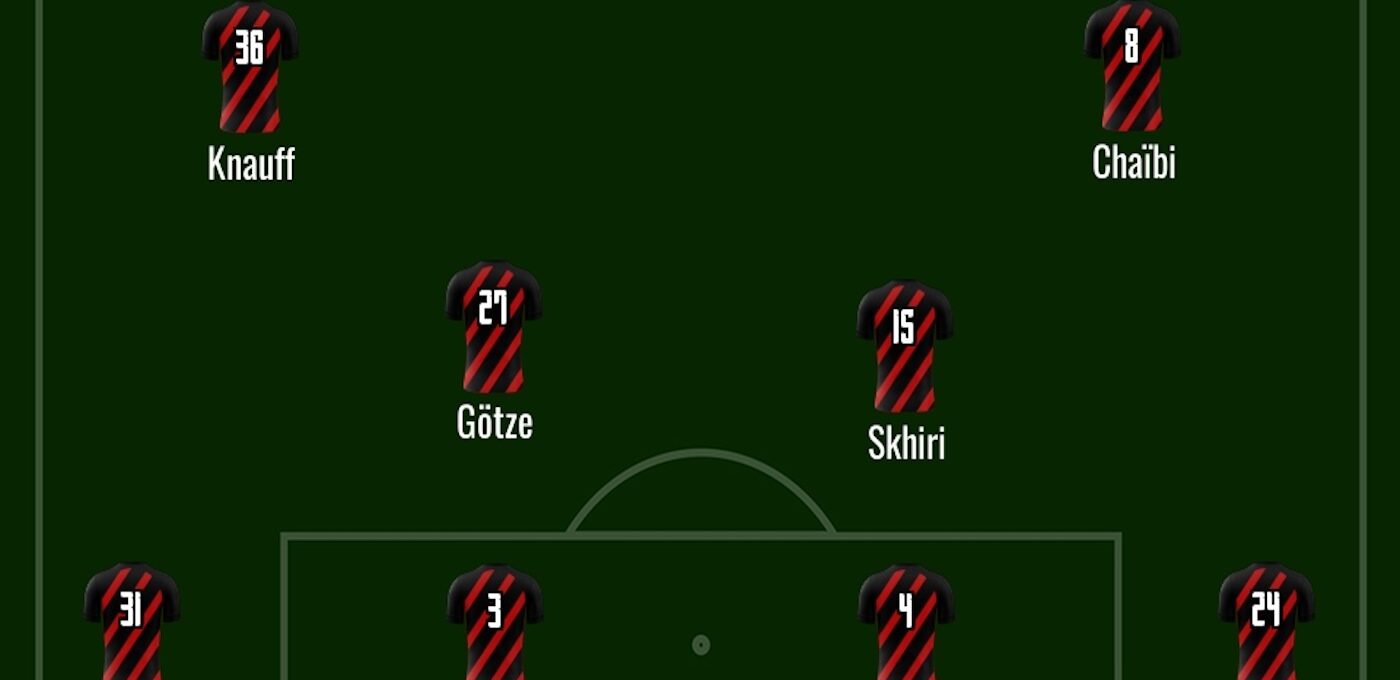The height and width of the screenshot is (680, 1400).
Task: Pick the number 31 defender shirt
Action: point(131,622)
